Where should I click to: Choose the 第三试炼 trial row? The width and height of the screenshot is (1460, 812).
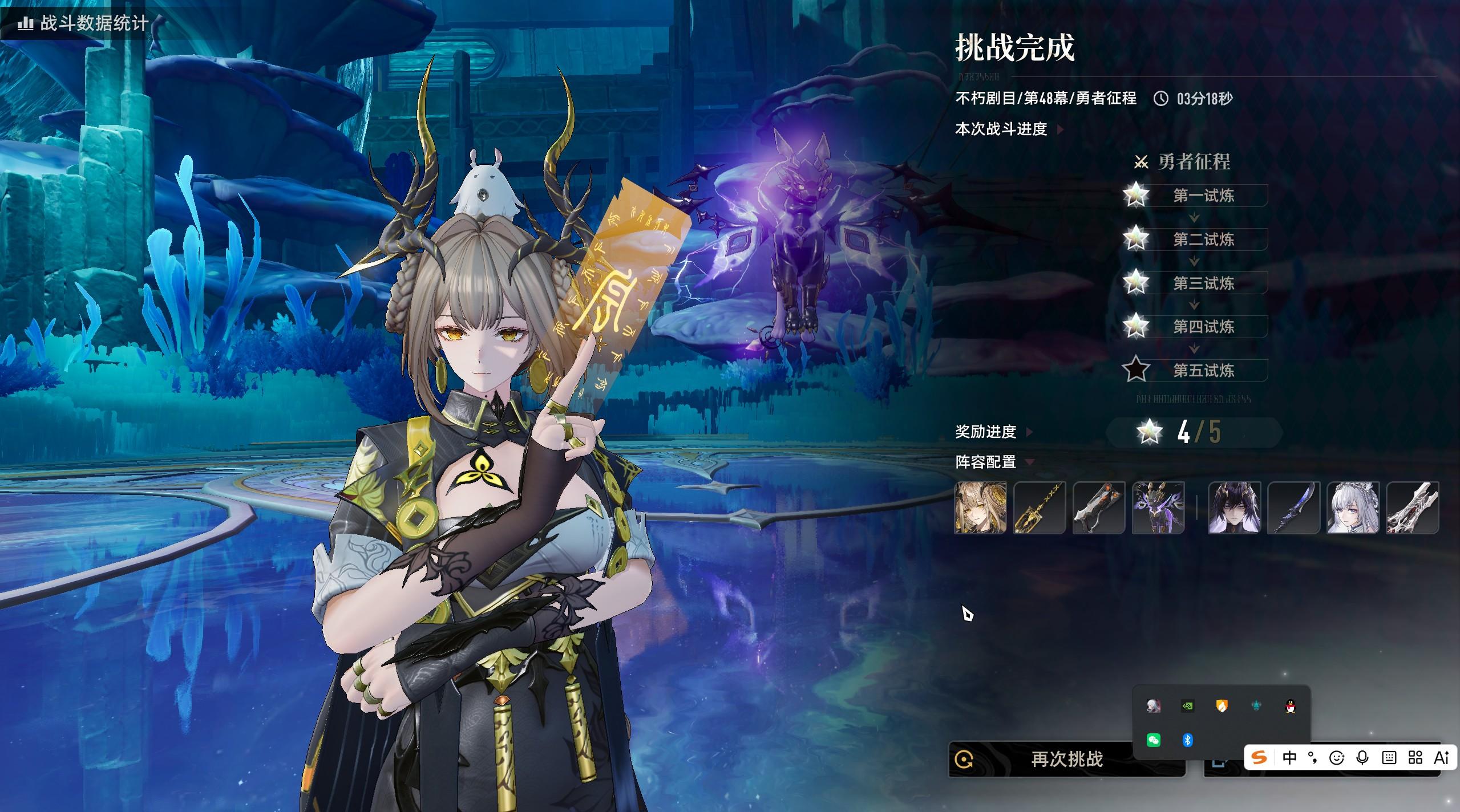[x=1203, y=283]
